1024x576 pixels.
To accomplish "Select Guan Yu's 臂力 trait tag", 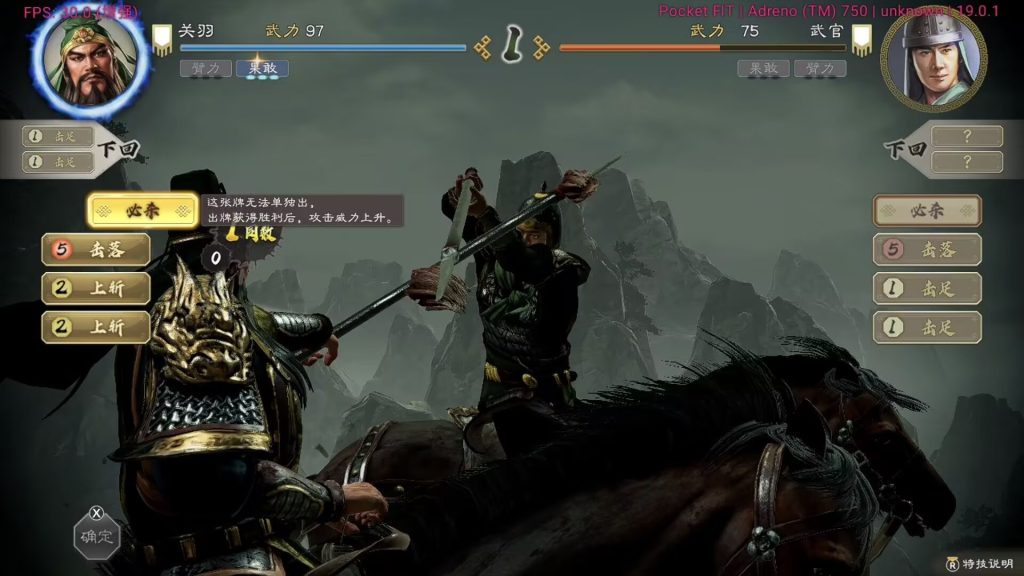I will (205, 68).
